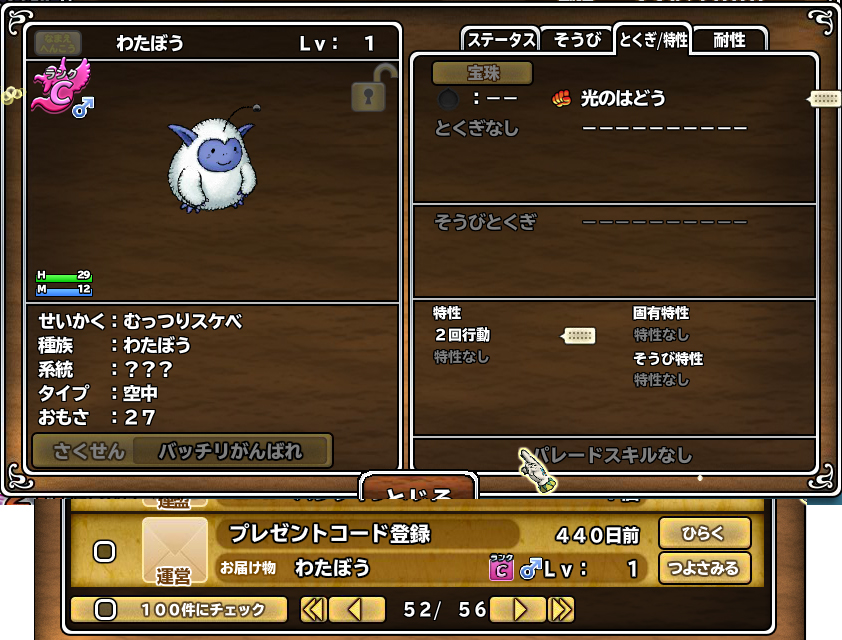Viewport: 842px width, 640px height.
Task: Select the とくぎ/特性 tab
Action: point(652,40)
